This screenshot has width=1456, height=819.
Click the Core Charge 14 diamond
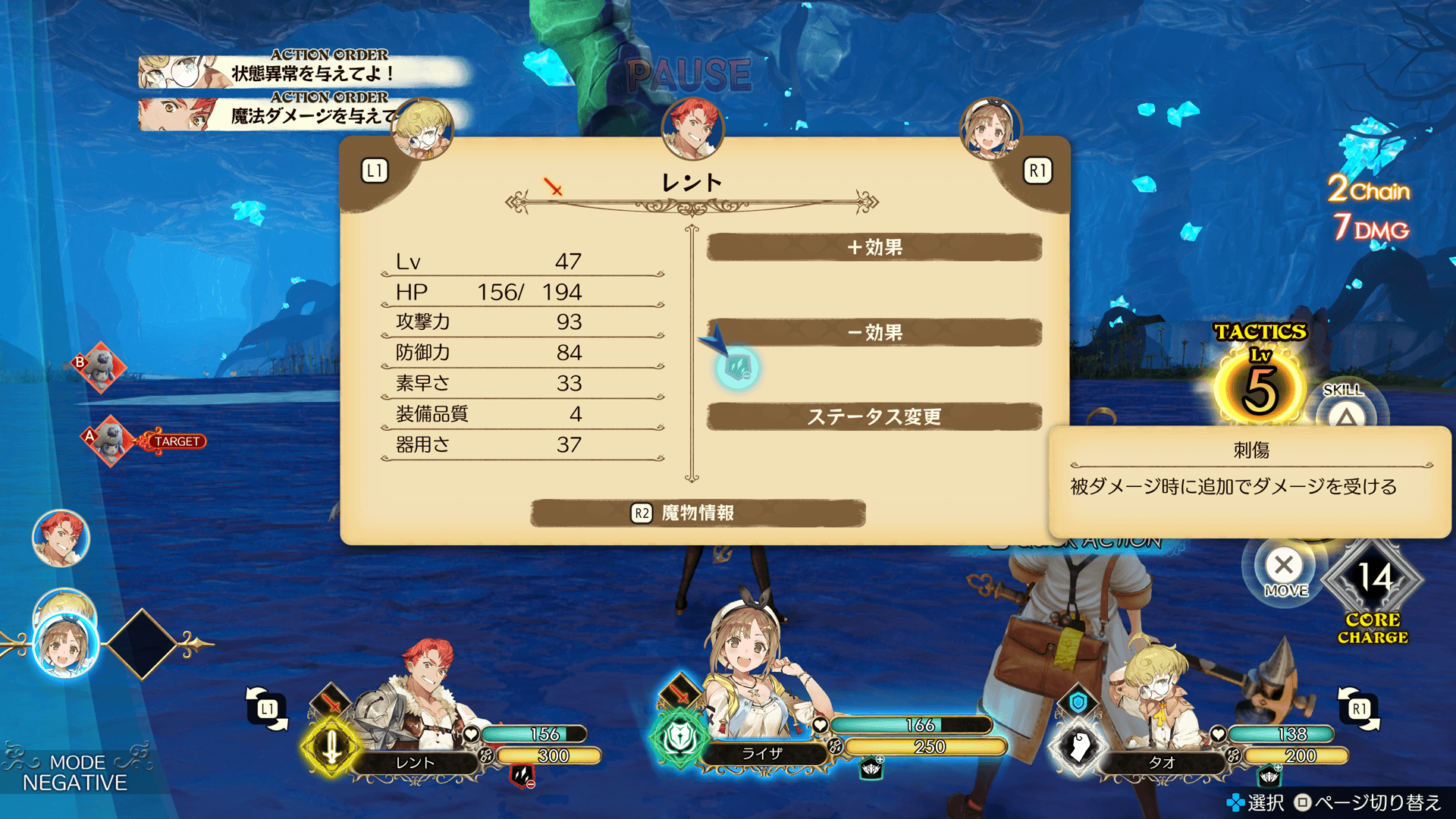(x=1373, y=580)
